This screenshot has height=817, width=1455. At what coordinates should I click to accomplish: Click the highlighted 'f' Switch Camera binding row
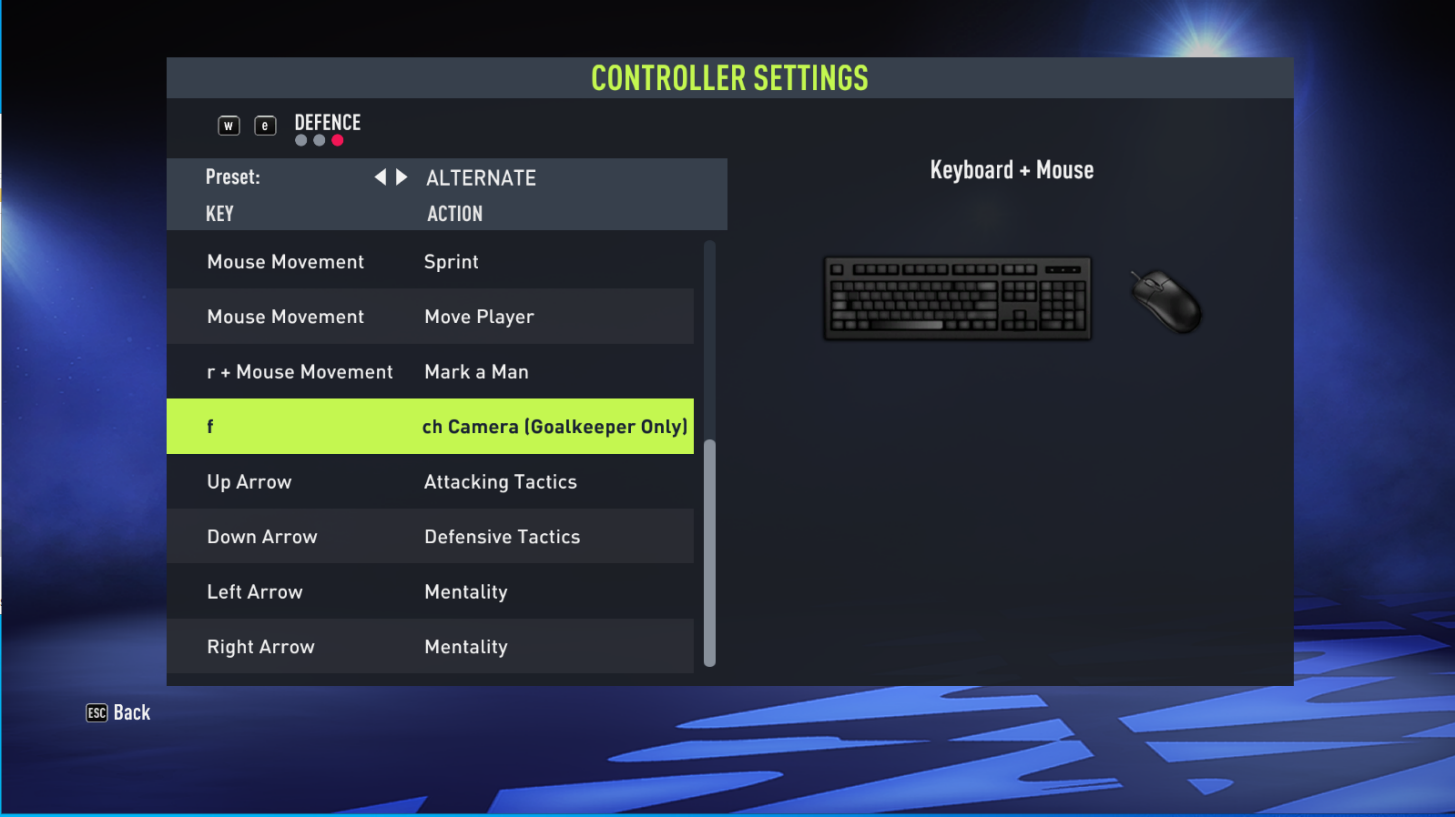[x=430, y=426]
